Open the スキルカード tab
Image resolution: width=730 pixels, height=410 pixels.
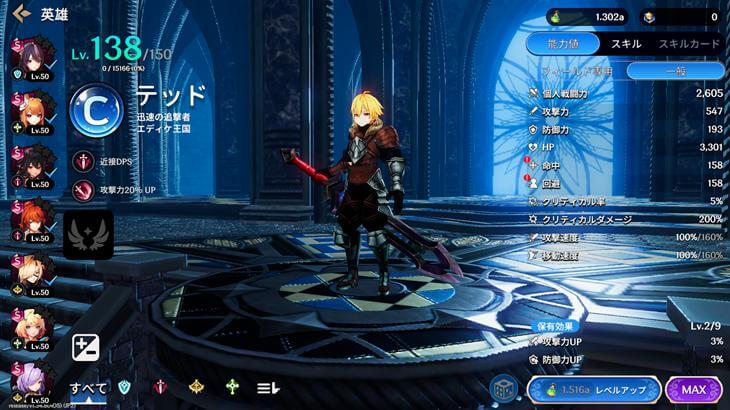tap(687, 44)
